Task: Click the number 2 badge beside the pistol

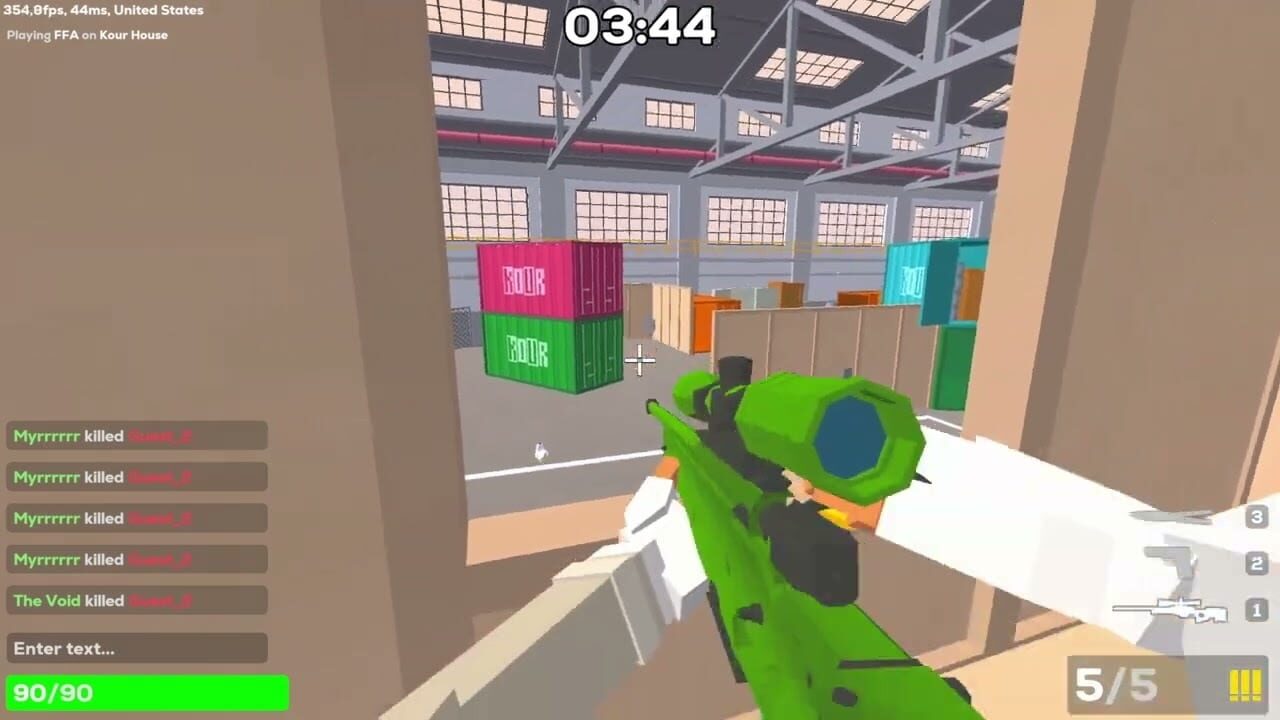Action: 1256,563
